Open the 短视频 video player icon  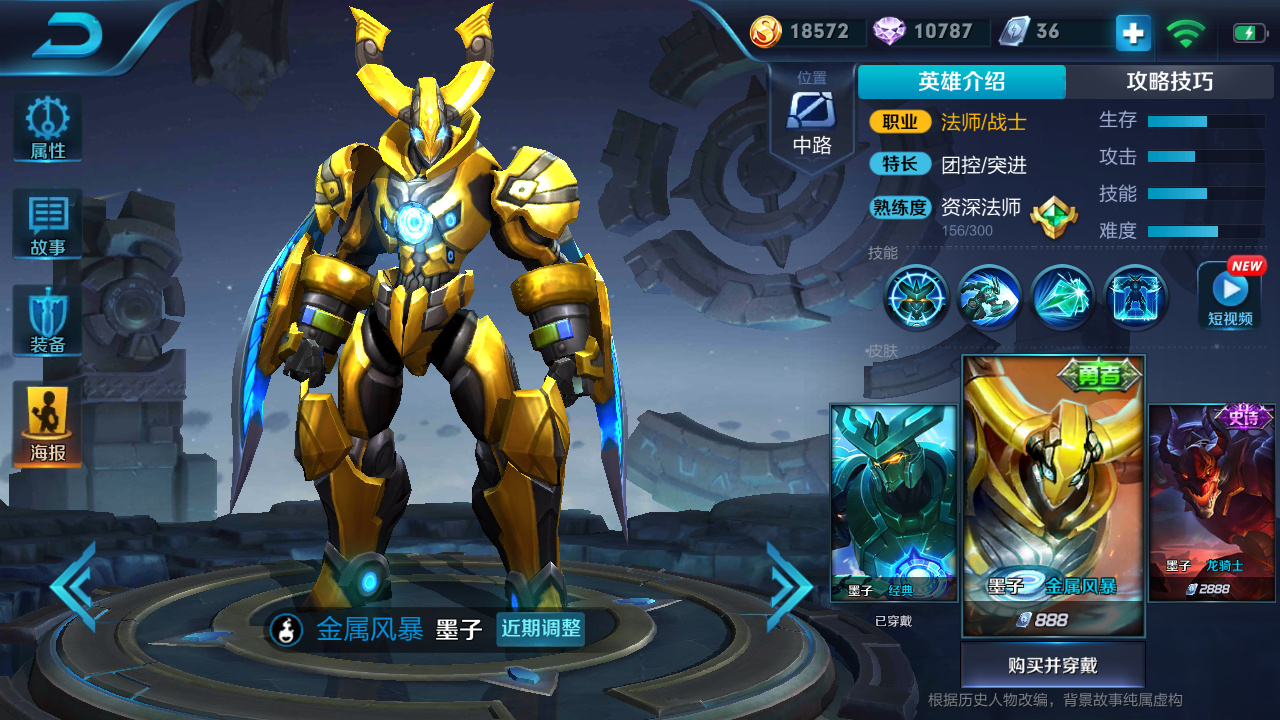[x=1229, y=295]
